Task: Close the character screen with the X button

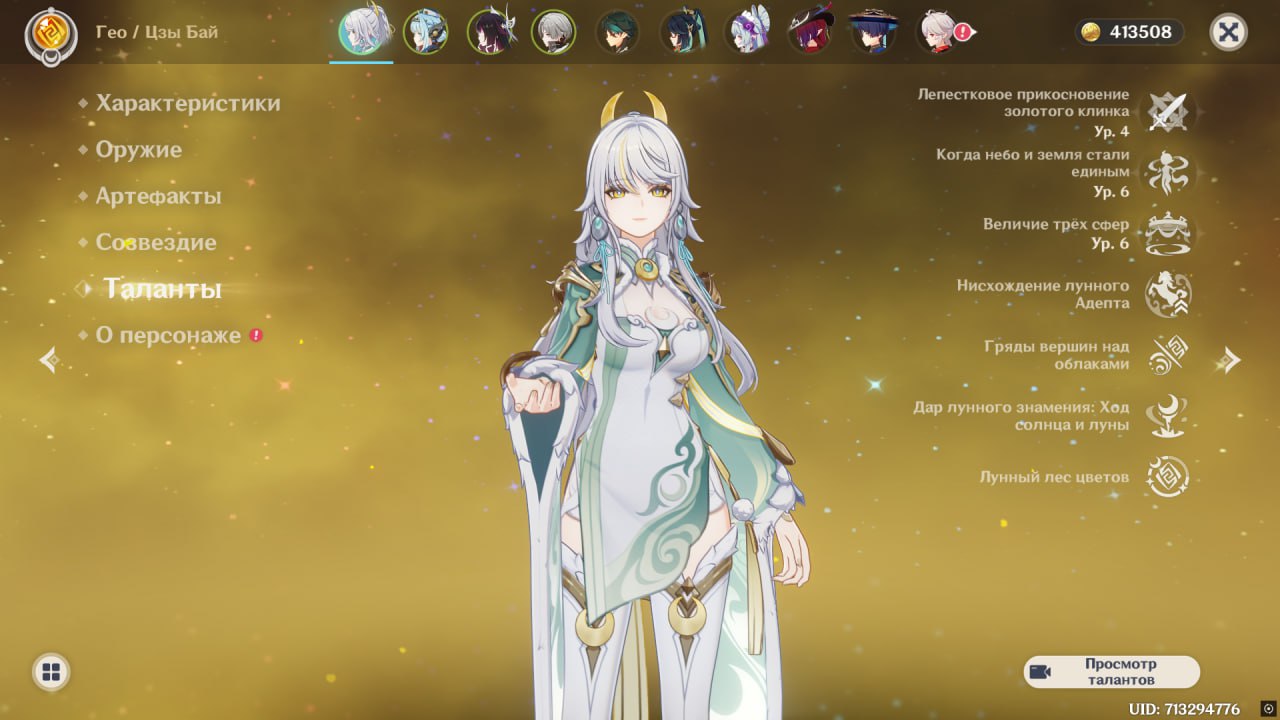Action: pyautogui.click(x=1228, y=32)
